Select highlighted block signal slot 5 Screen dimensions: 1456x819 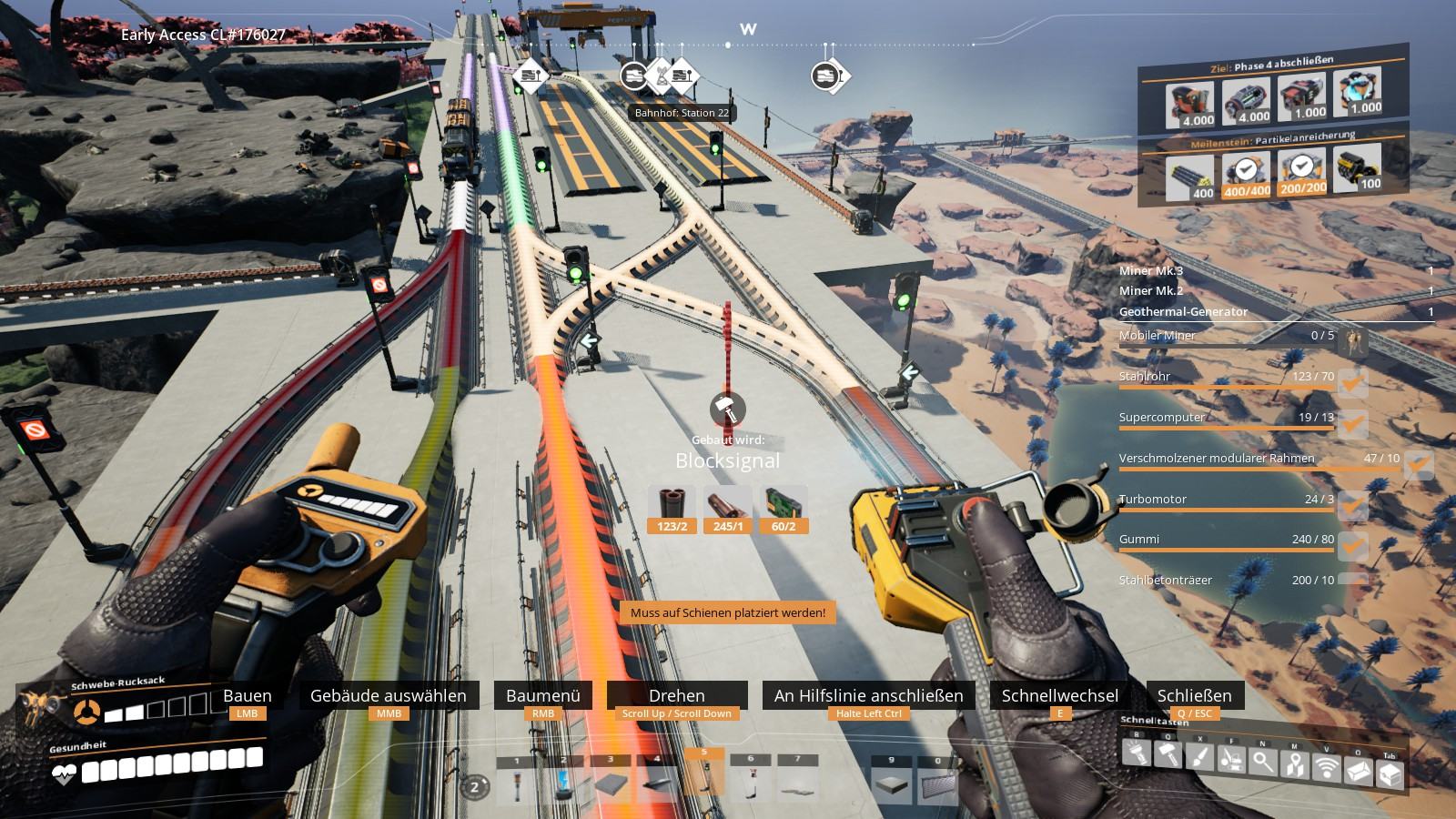(703, 778)
